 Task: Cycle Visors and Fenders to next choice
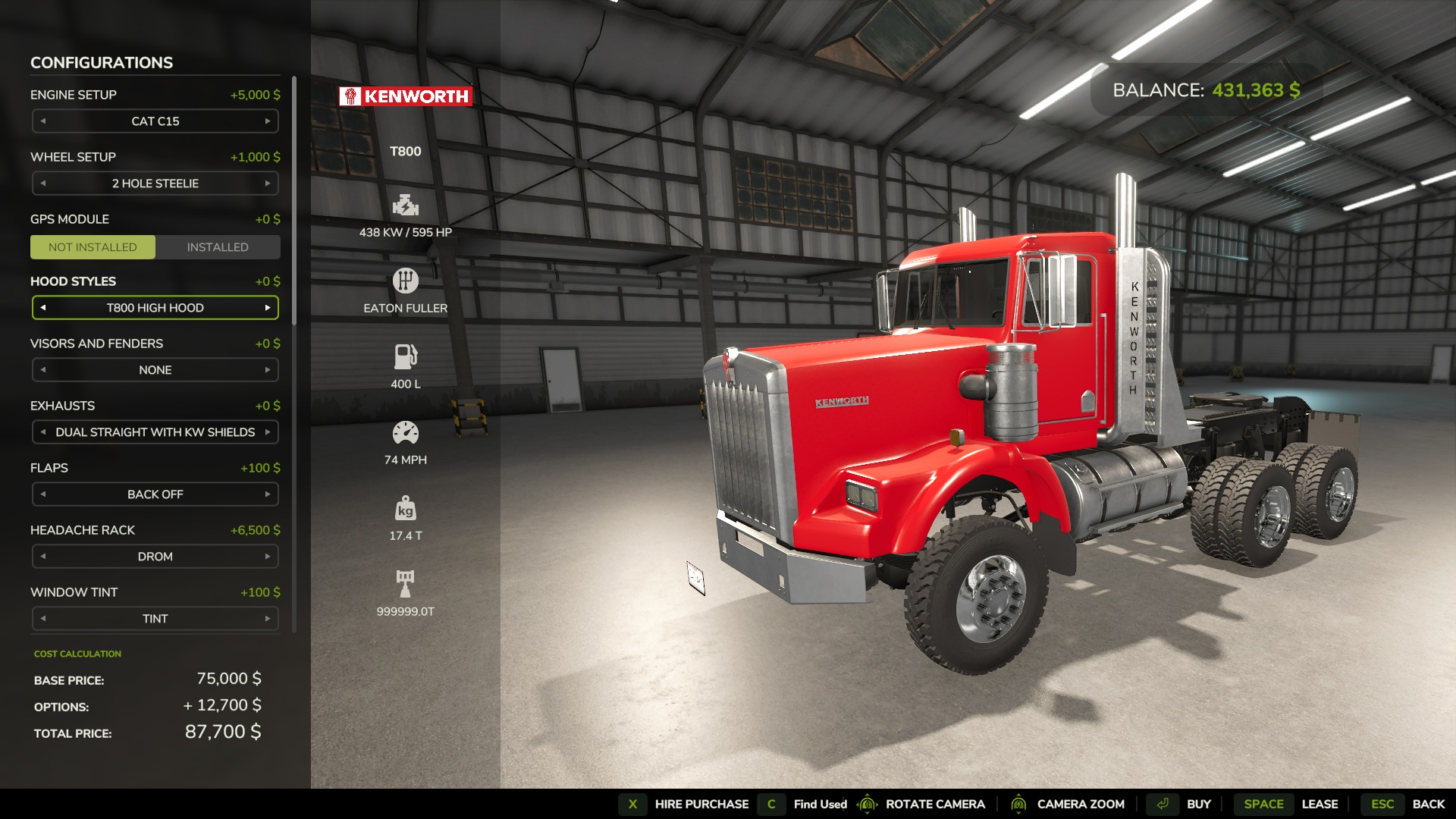pyautogui.click(x=268, y=370)
